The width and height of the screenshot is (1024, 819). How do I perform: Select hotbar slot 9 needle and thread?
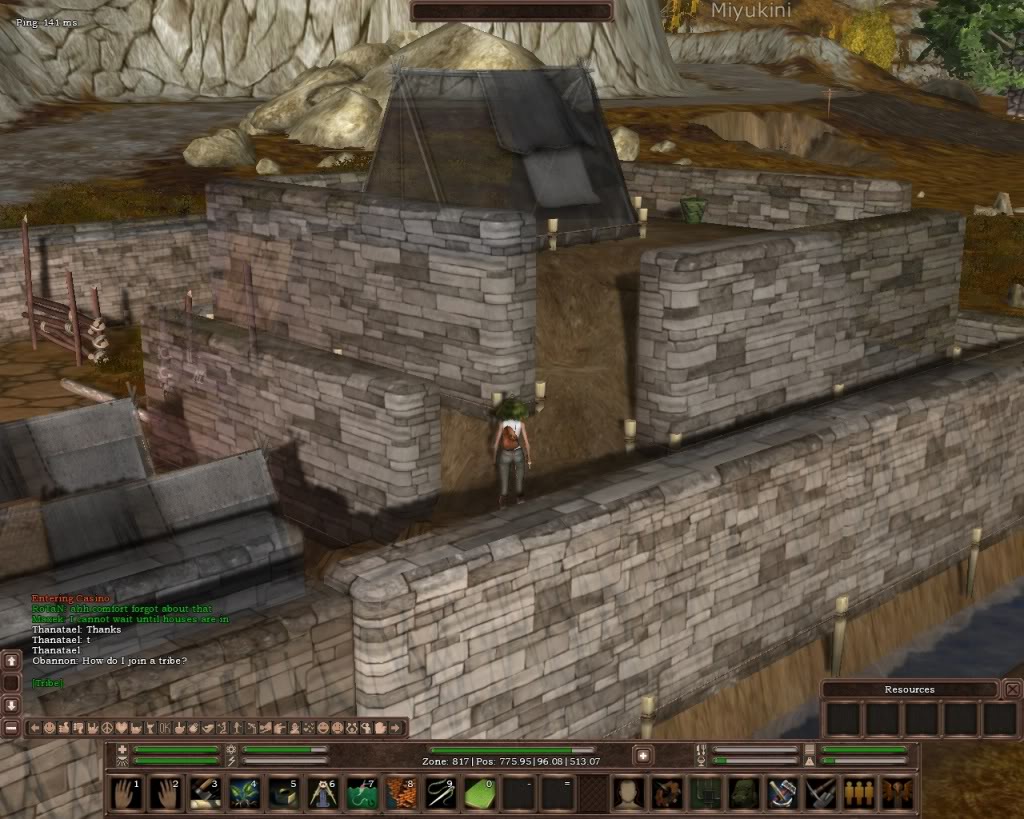click(440, 793)
